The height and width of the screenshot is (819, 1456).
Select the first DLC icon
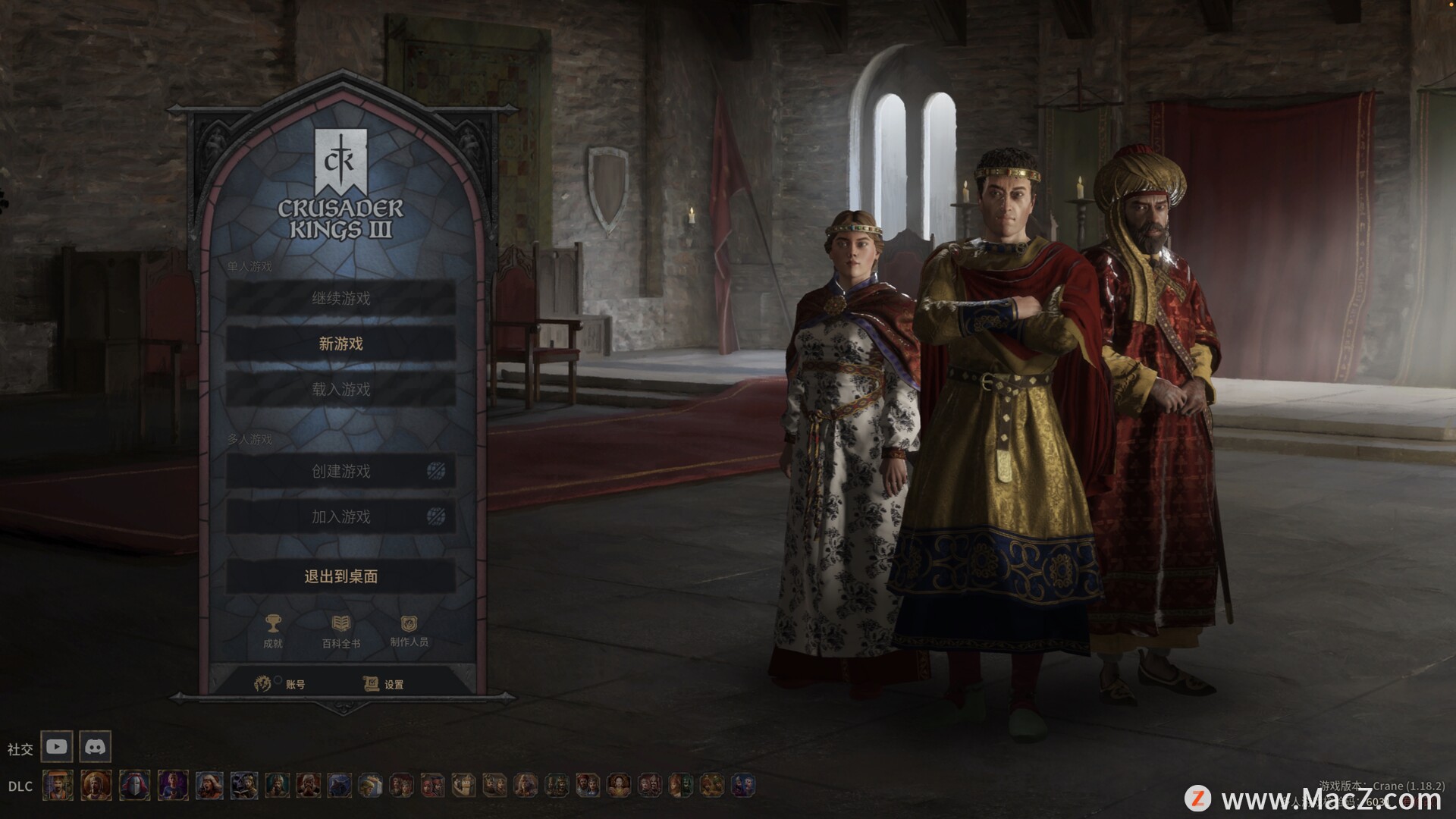pyautogui.click(x=58, y=786)
